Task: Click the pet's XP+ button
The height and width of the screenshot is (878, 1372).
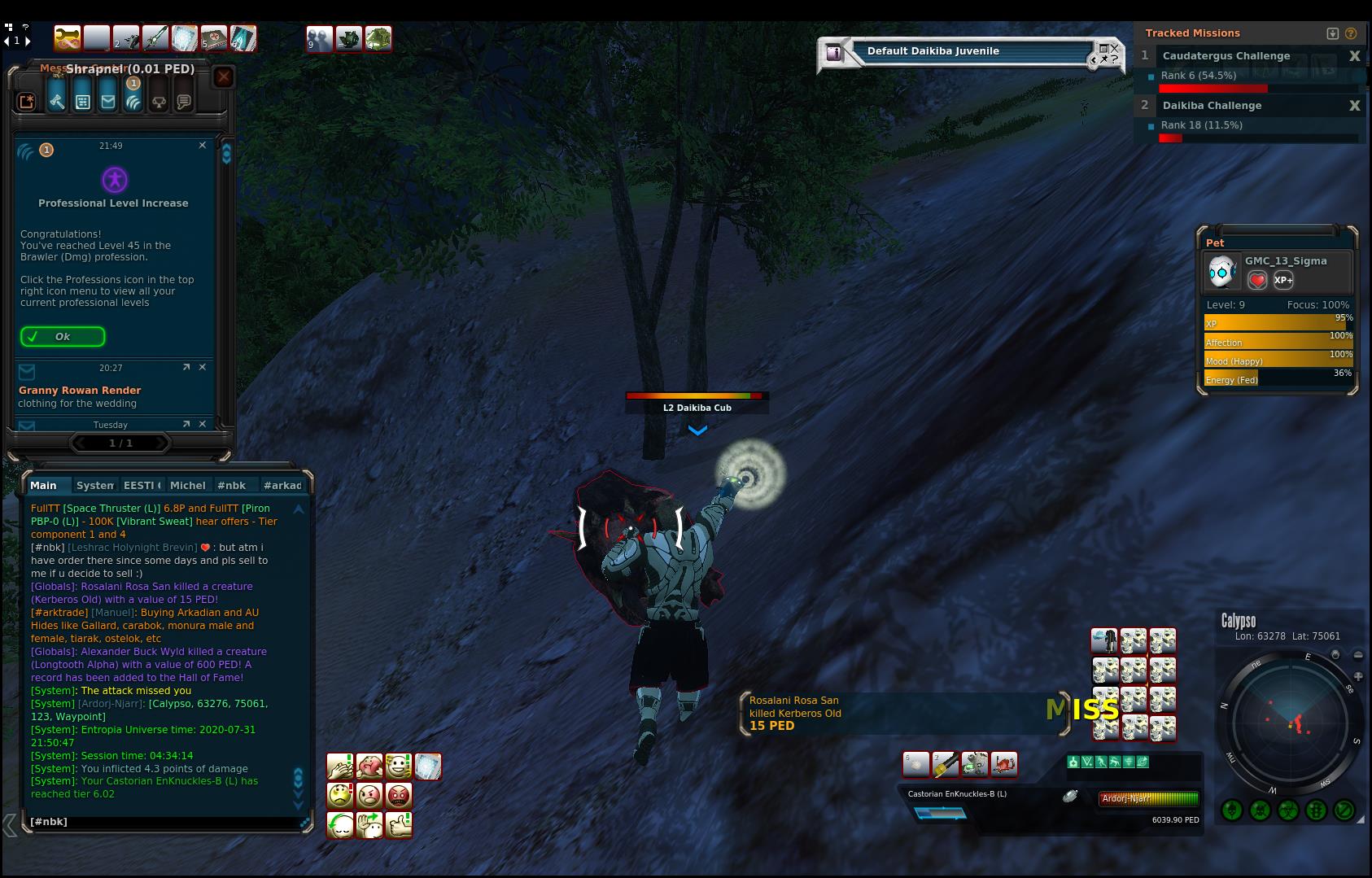Action: (x=1283, y=280)
